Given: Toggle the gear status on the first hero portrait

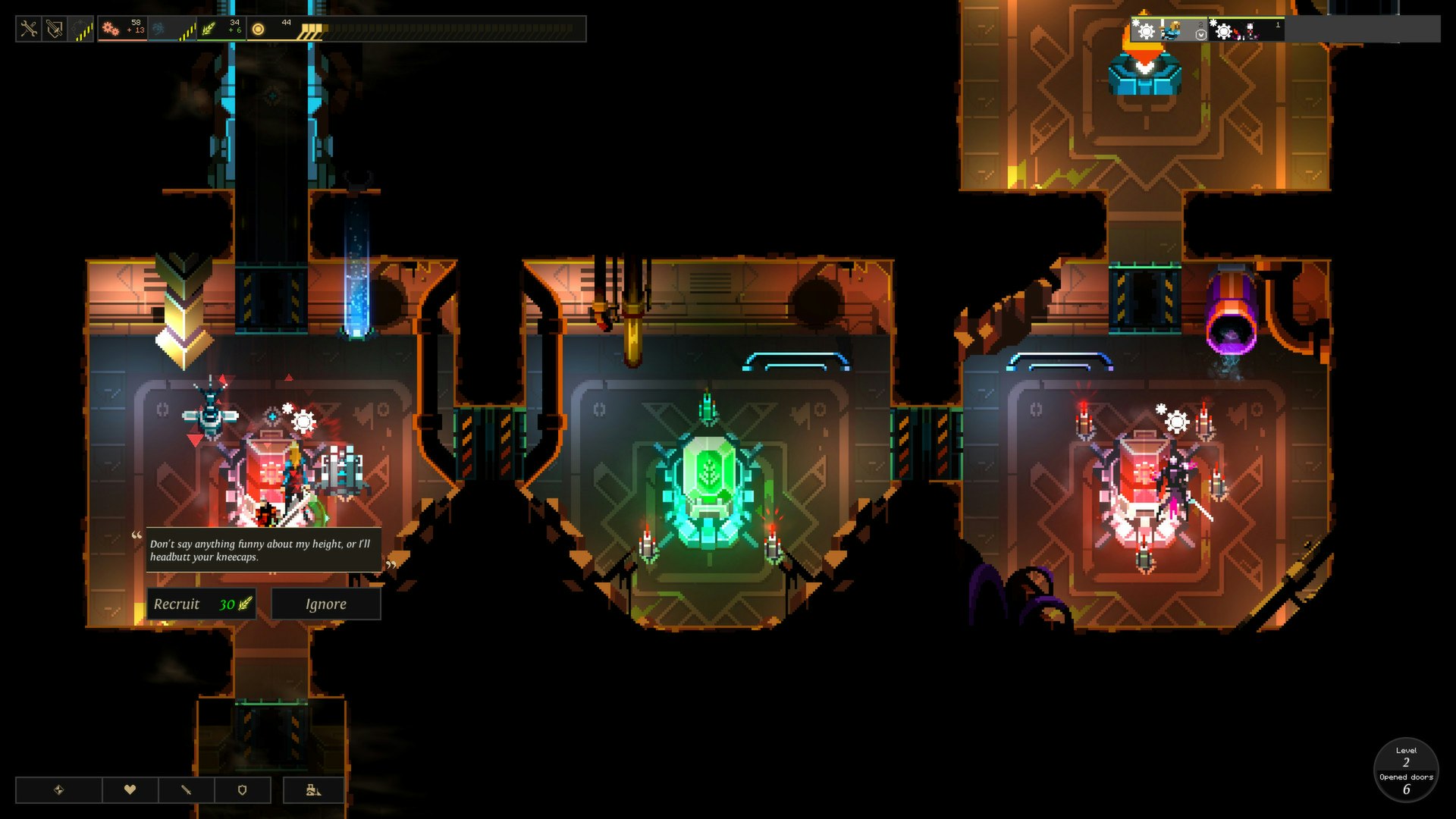Looking at the screenshot, I should (1147, 33).
